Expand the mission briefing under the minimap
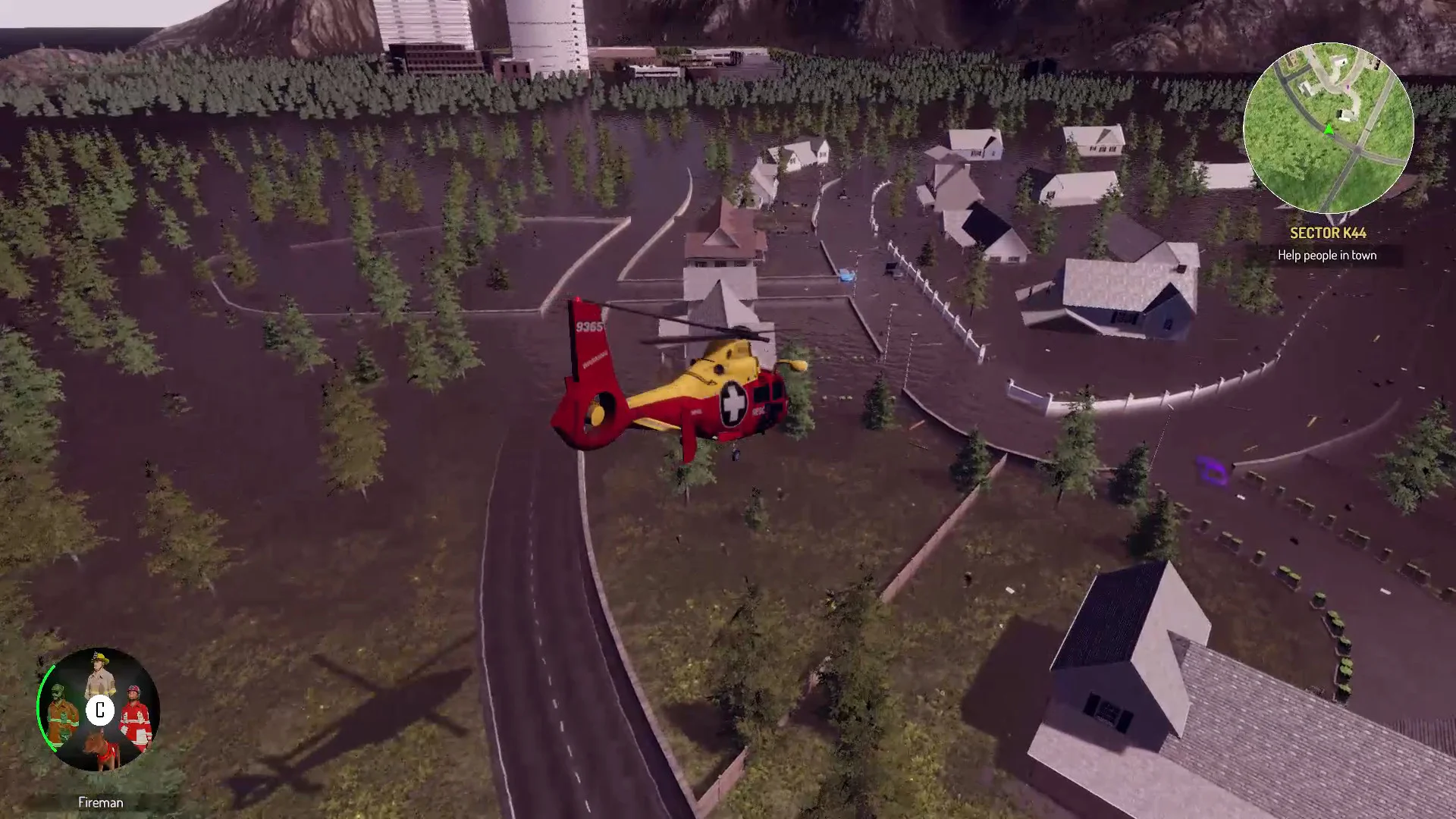 tap(1326, 256)
